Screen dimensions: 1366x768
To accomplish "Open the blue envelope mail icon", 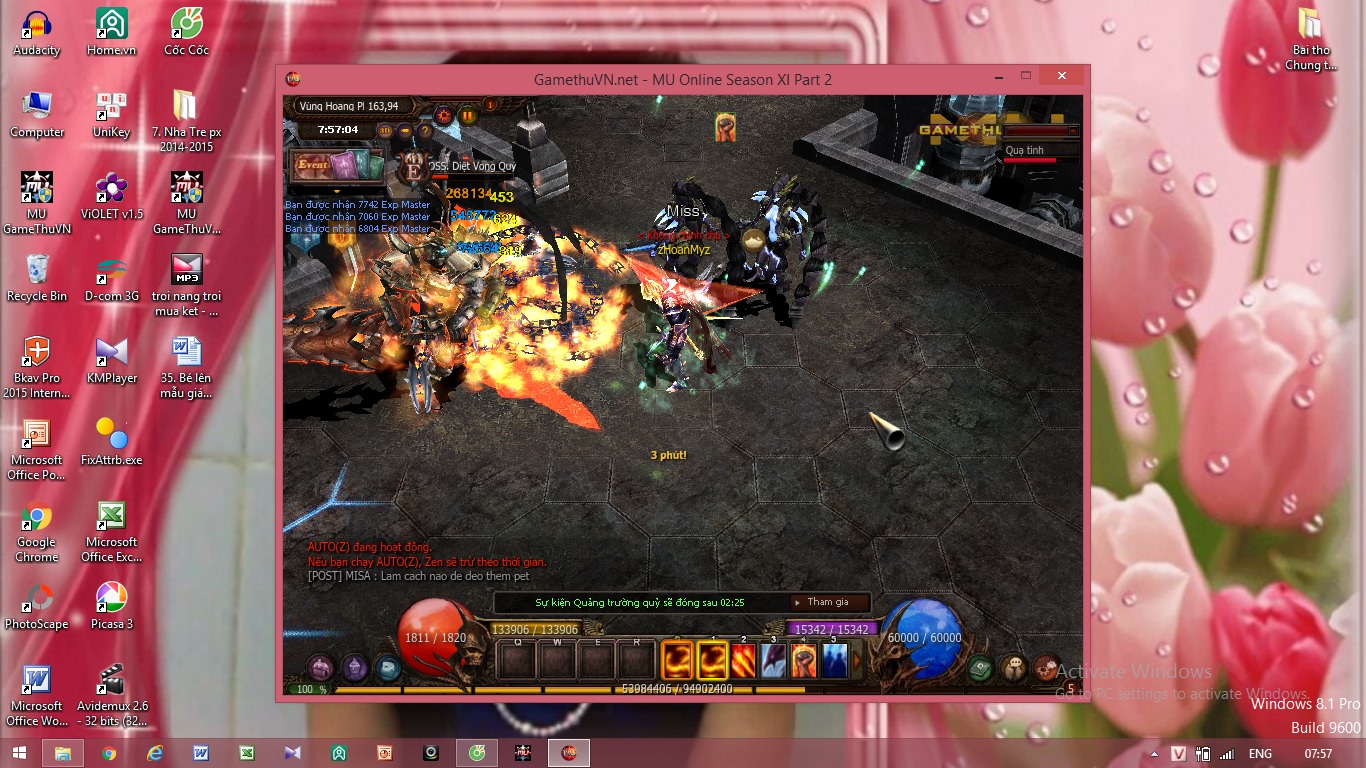I will click(388, 668).
